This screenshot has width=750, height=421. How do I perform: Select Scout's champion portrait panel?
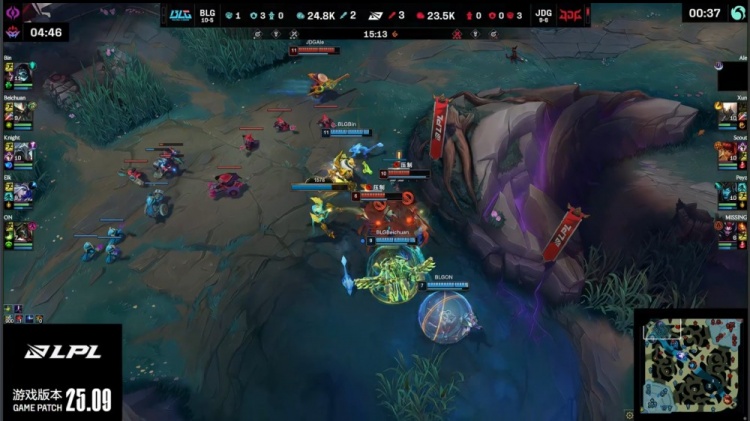730,153
